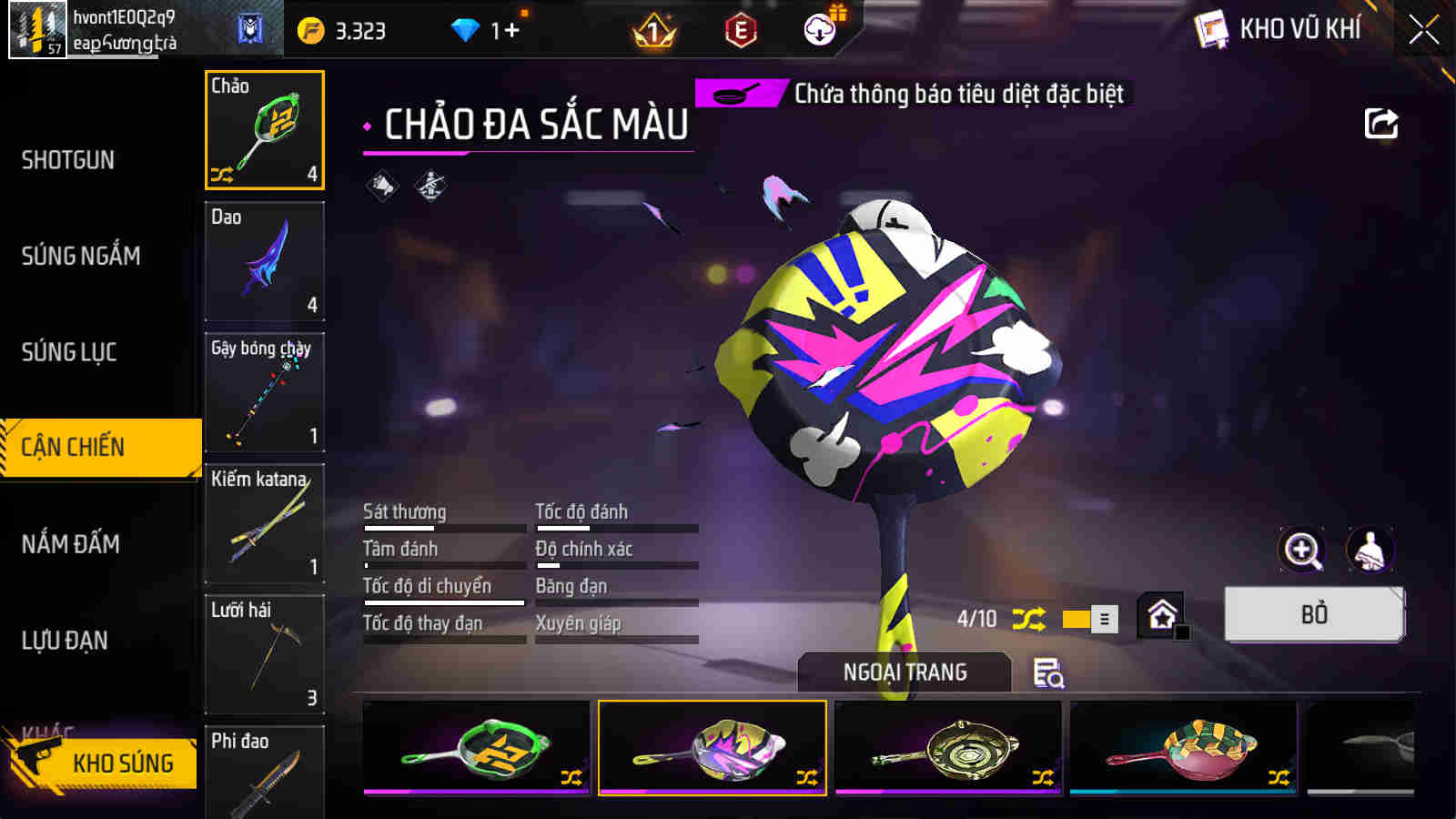Open the gift download icon in top bar
Image resolution: width=1456 pixels, height=819 pixels.
tap(818, 29)
